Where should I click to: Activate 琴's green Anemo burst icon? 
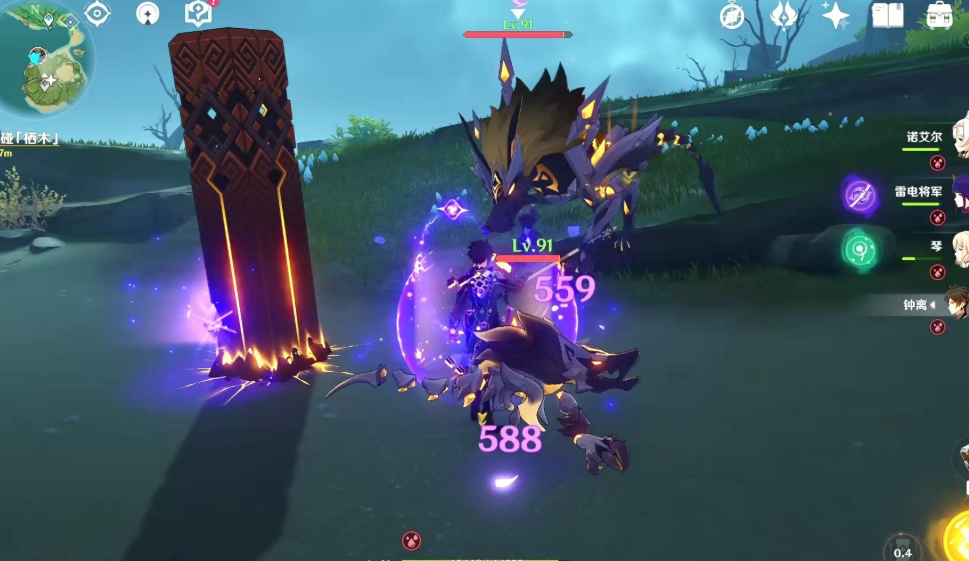point(860,249)
